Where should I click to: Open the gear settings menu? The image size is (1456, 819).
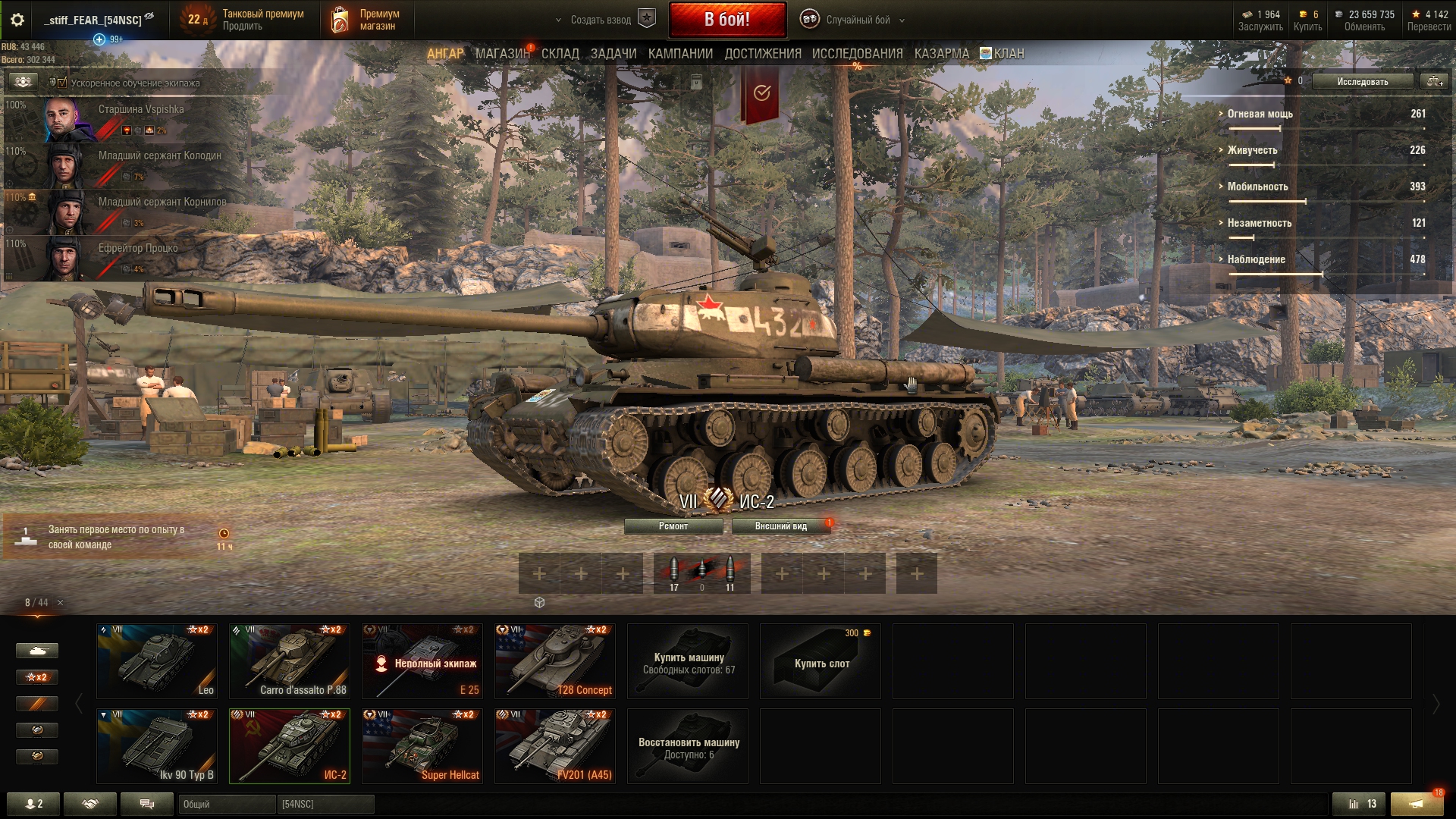pos(17,20)
